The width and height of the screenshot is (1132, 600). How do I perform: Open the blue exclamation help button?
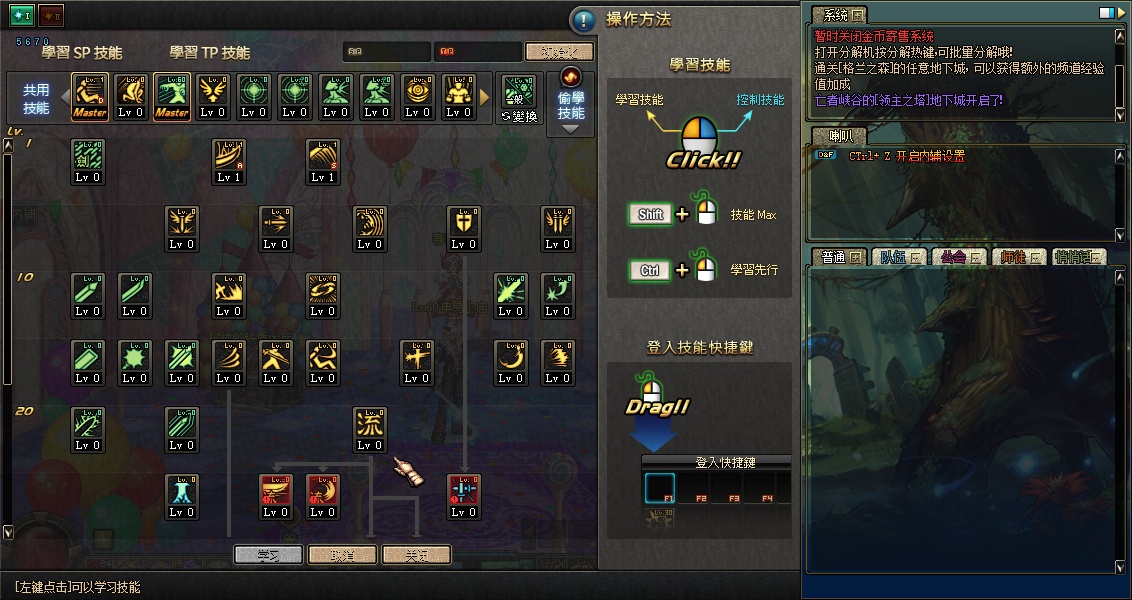[583, 20]
